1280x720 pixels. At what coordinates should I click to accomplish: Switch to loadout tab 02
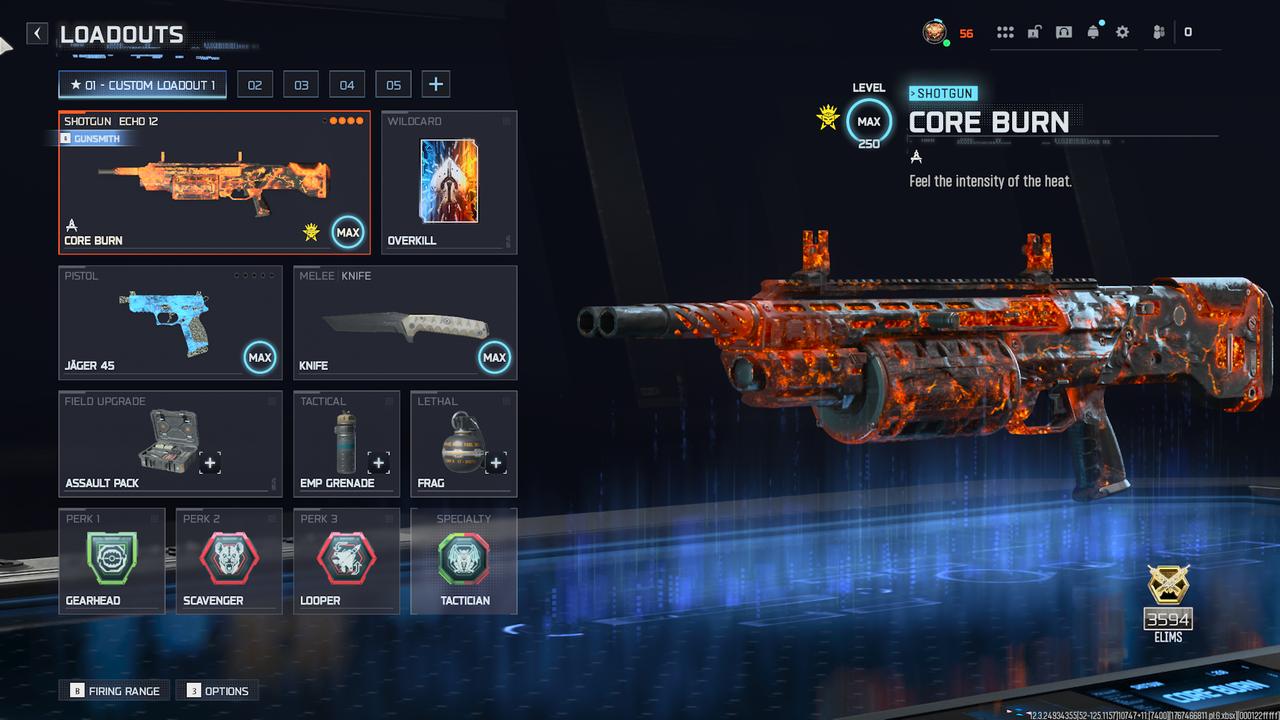255,85
